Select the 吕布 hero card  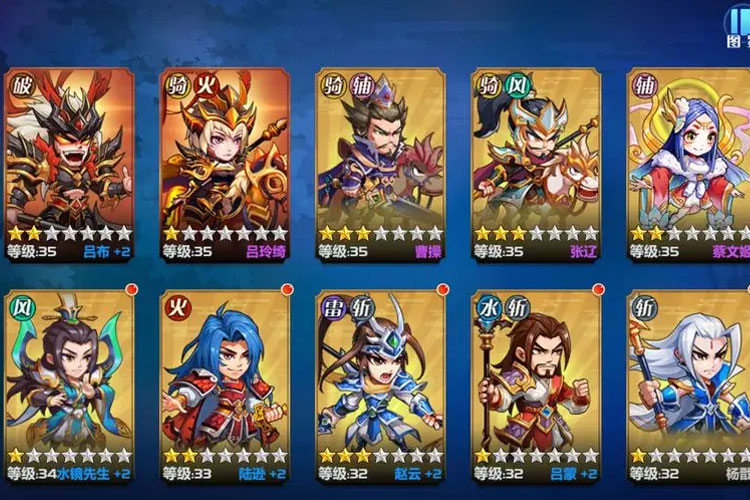(69, 160)
